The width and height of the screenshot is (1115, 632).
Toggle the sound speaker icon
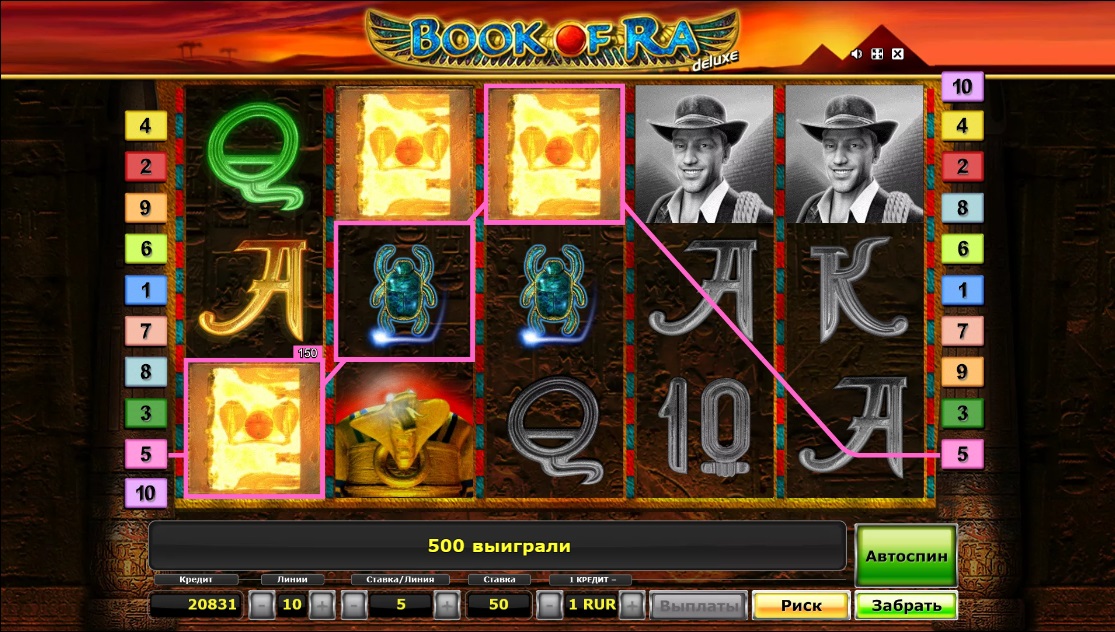point(857,53)
